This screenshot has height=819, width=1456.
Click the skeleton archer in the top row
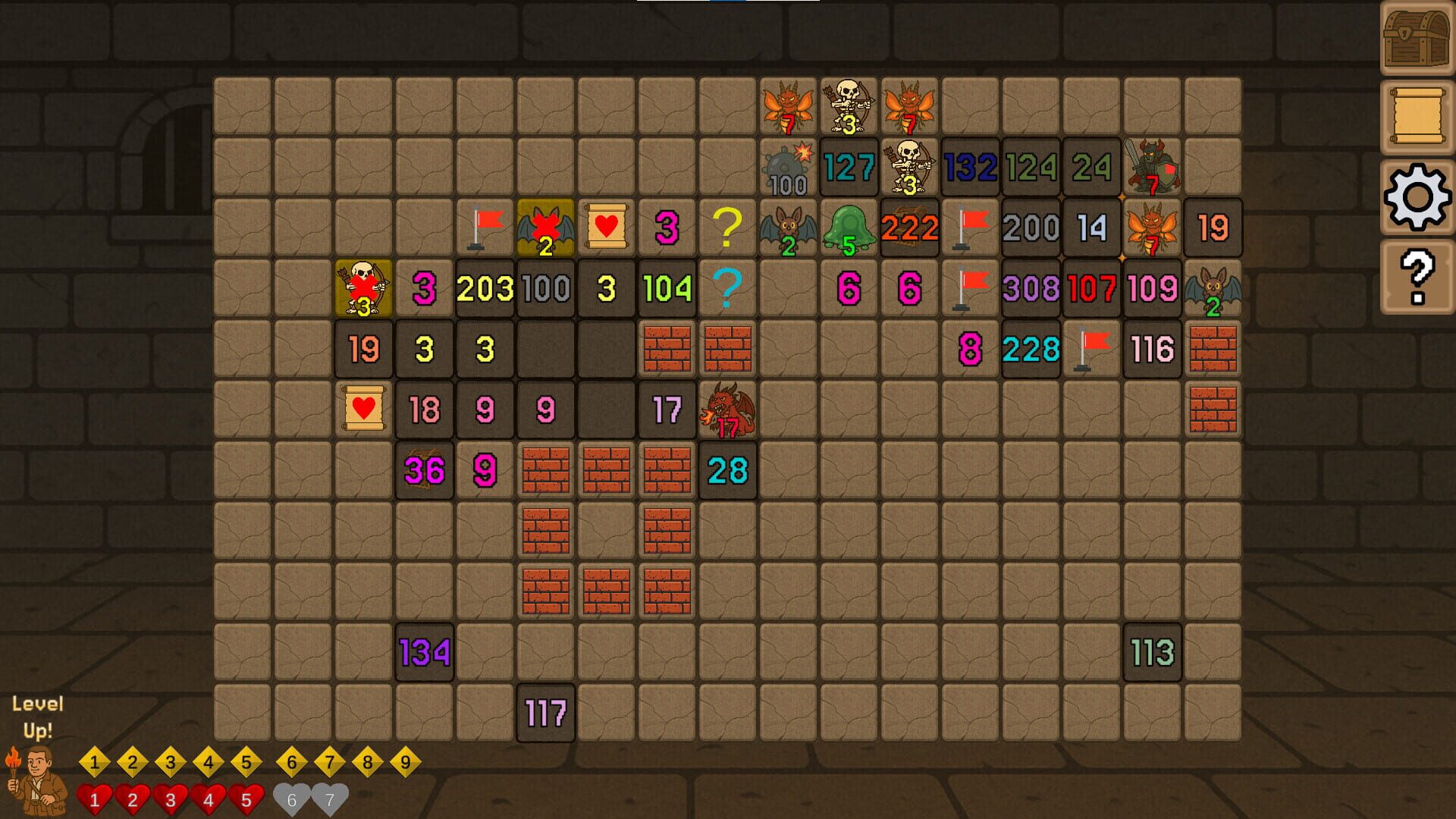pyautogui.click(x=848, y=106)
